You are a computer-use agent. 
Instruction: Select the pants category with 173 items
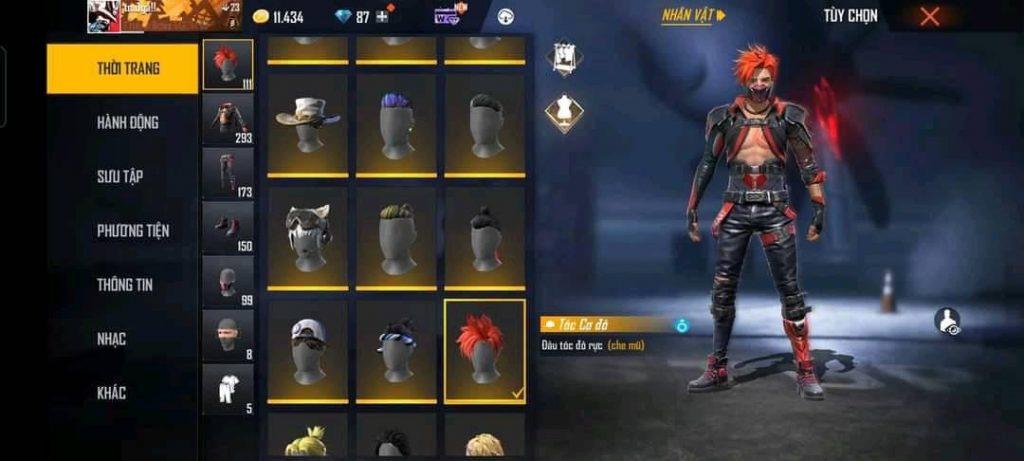point(227,173)
